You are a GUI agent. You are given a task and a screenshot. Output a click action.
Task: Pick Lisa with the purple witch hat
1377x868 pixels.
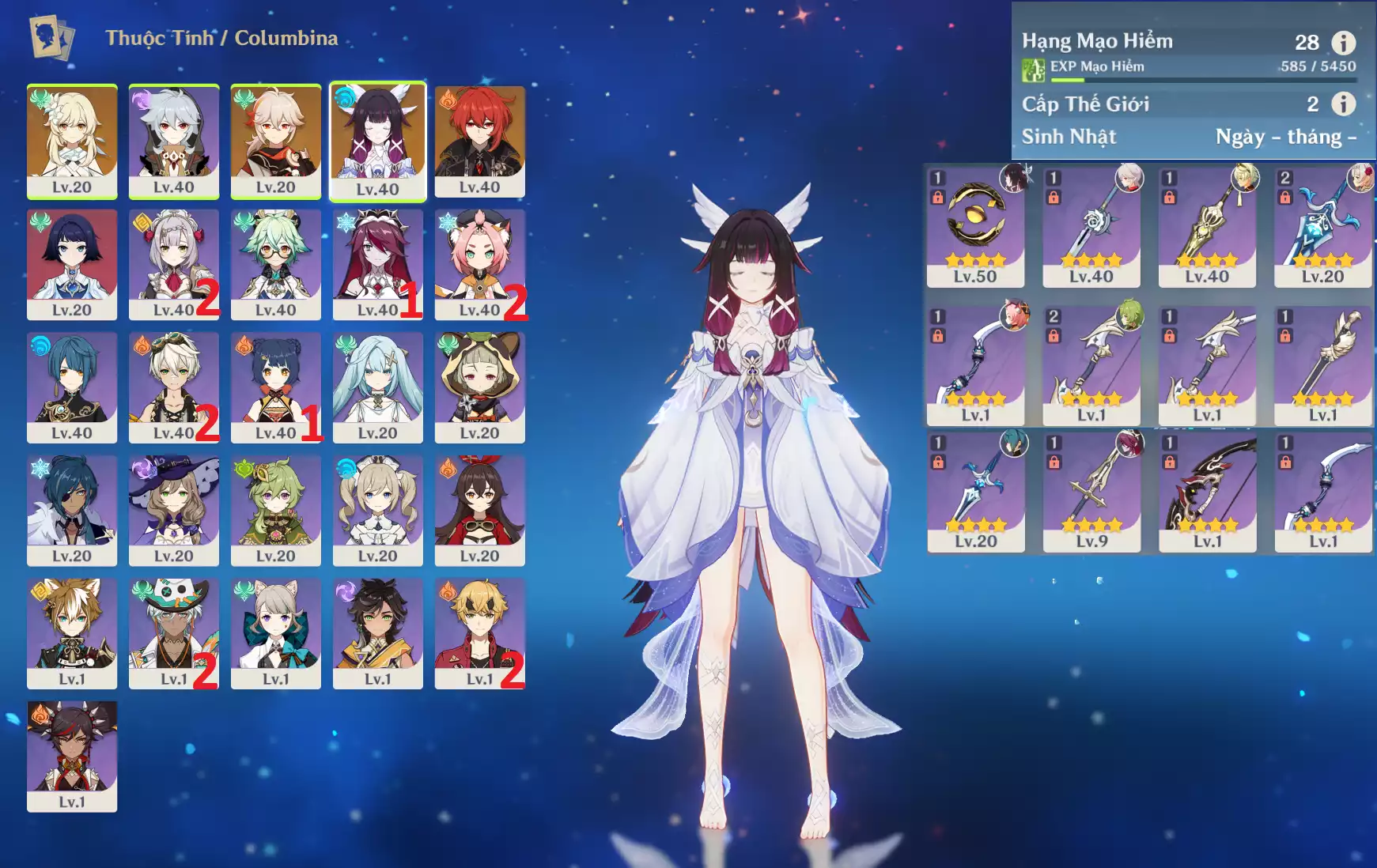[x=174, y=510]
